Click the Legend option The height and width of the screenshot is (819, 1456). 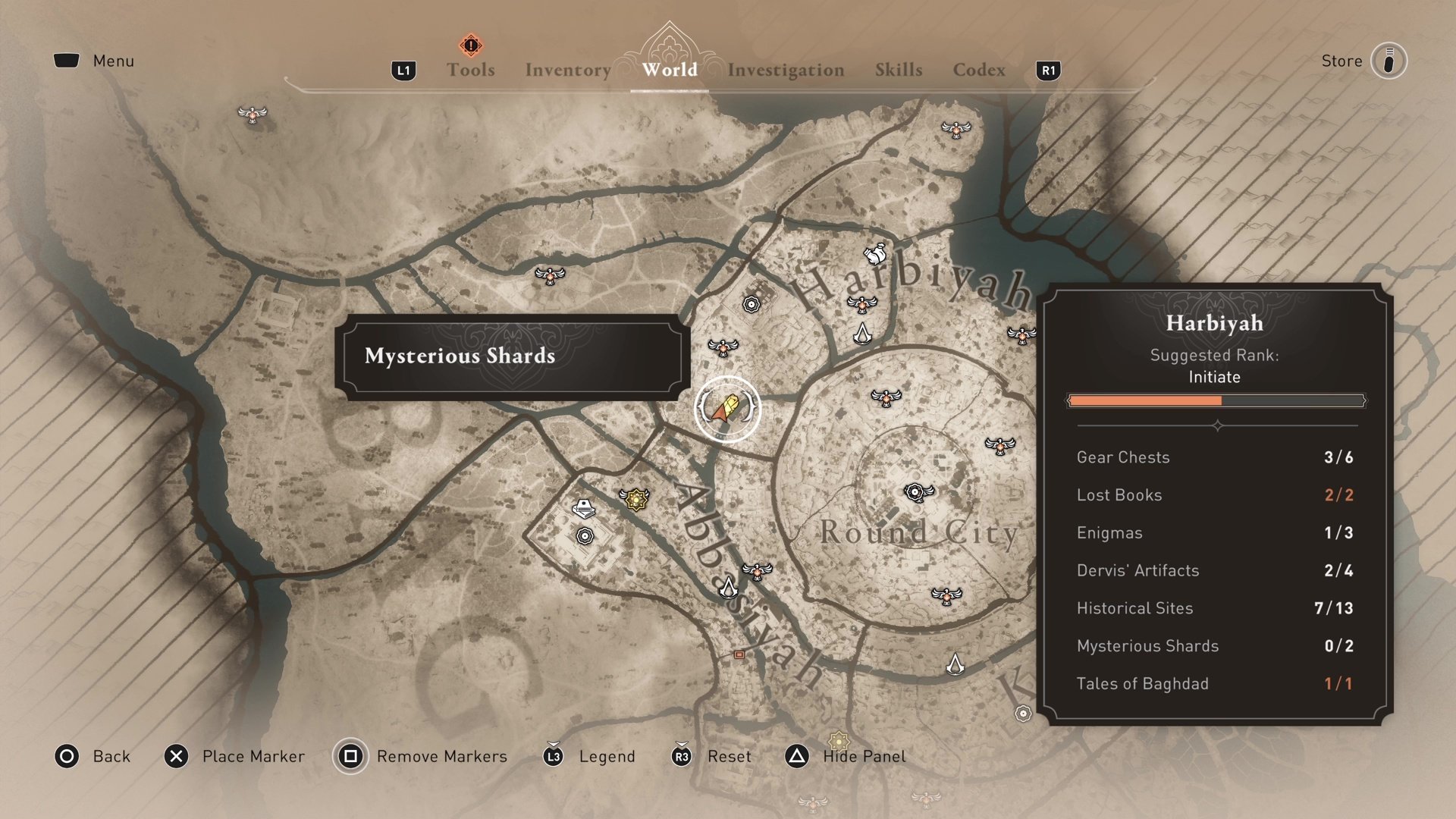(606, 757)
